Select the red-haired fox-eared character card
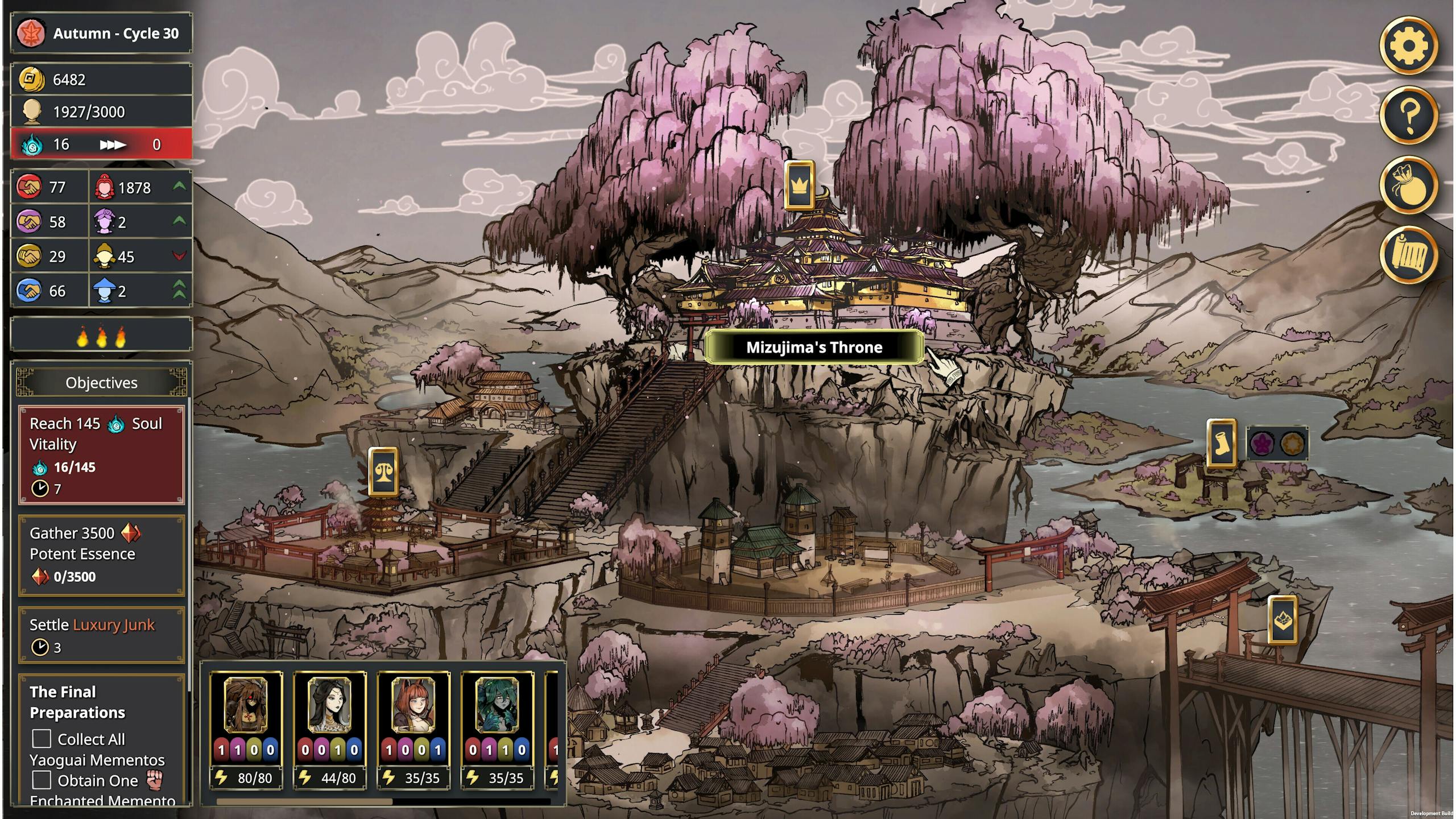Viewport: 1456px width, 819px height. click(x=413, y=729)
